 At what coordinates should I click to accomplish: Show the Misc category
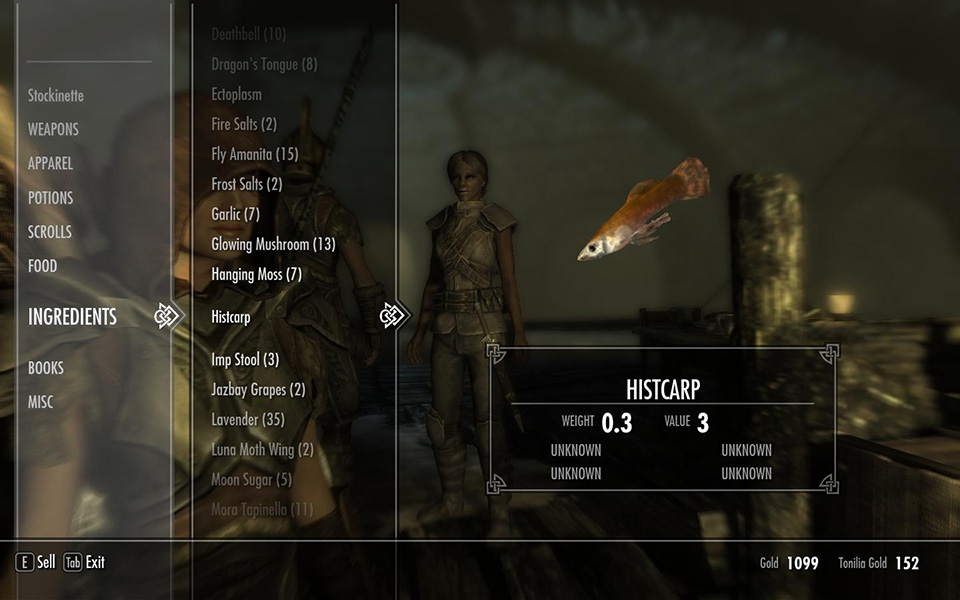click(x=41, y=402)
